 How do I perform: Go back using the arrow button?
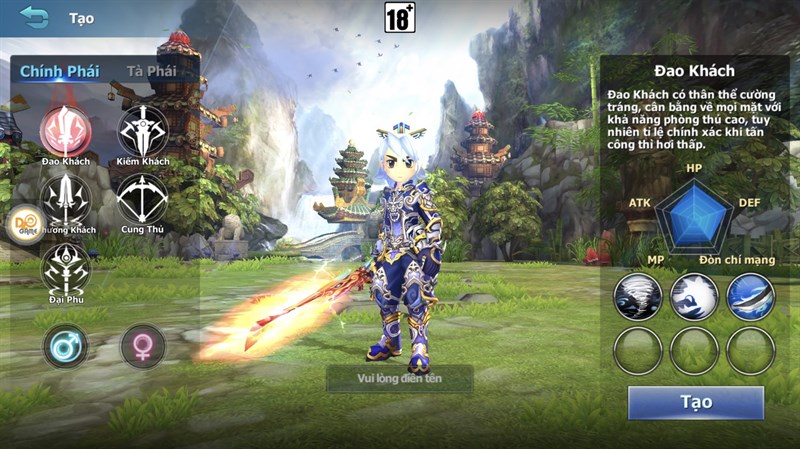[x=34, y=17]
